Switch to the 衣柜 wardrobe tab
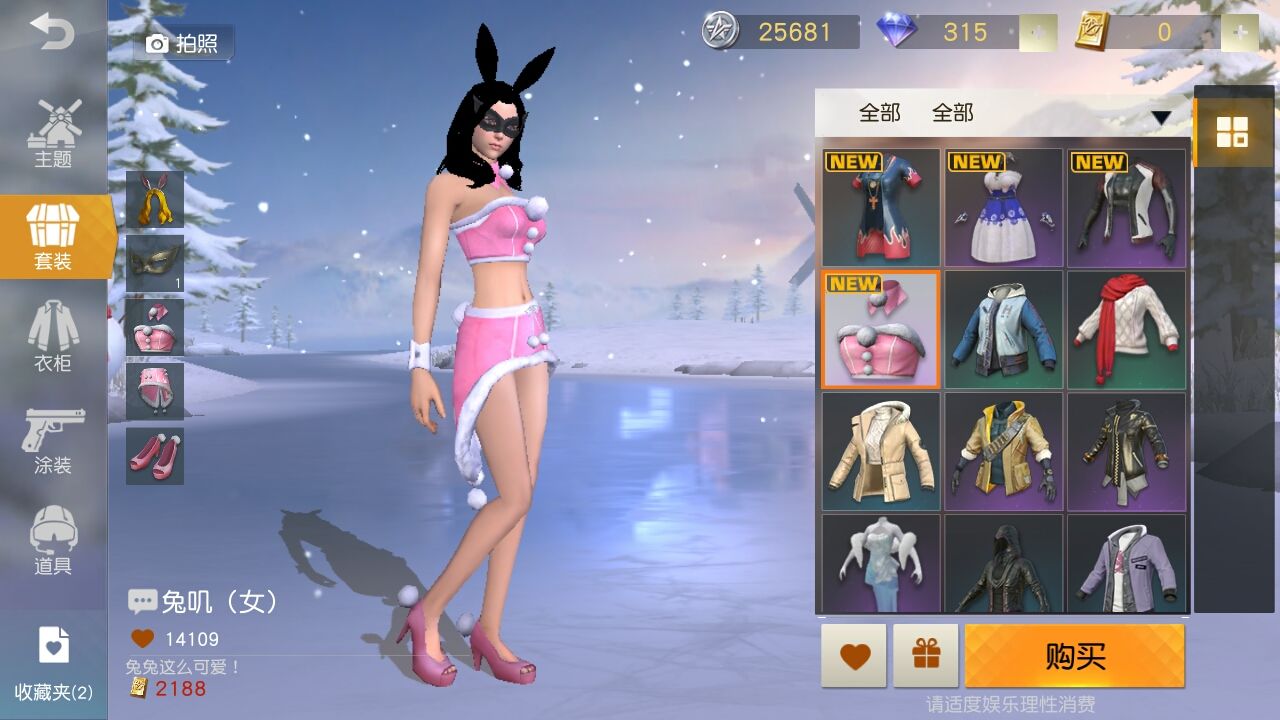Screen dimensions: 1280x720 (53, 337)
